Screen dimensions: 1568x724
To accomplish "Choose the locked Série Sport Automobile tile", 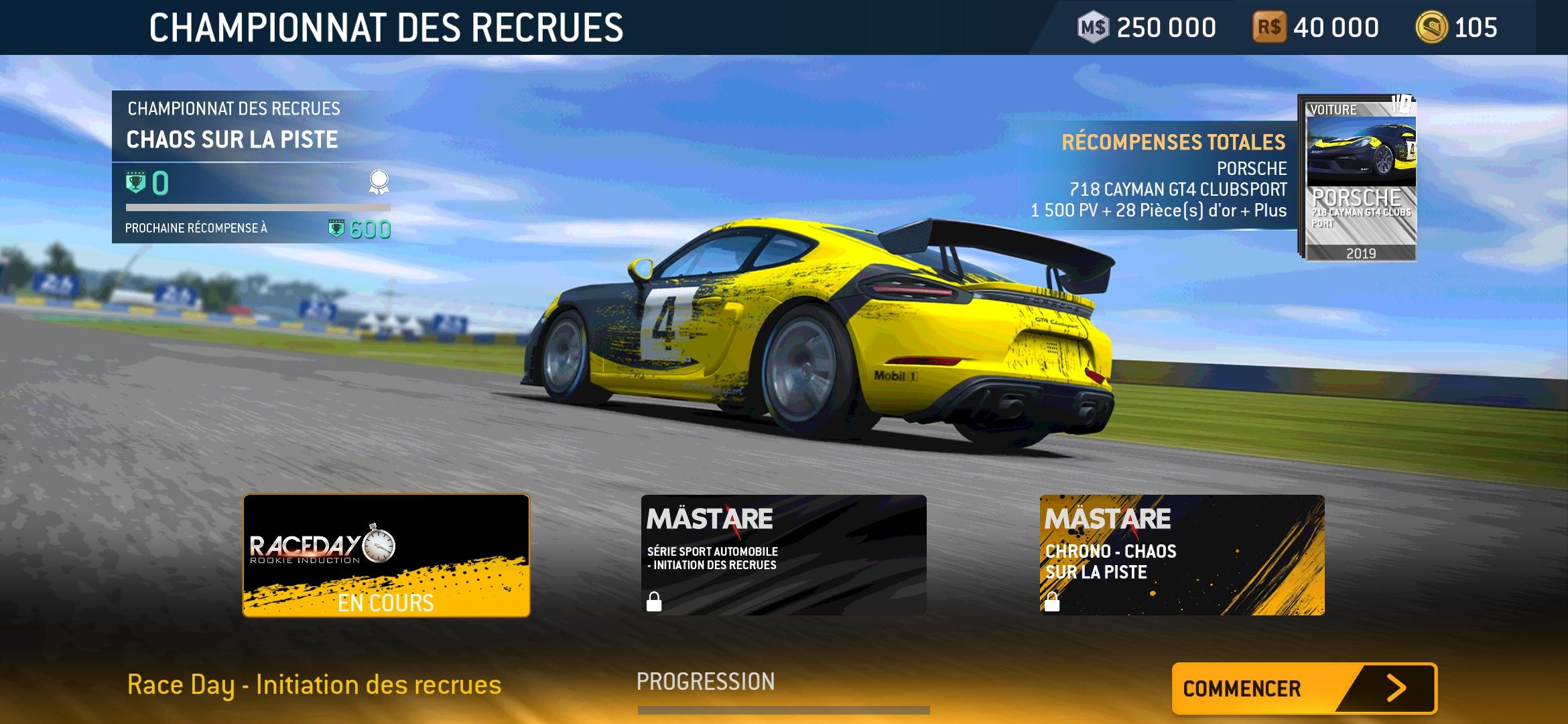I will click(783, 555).
